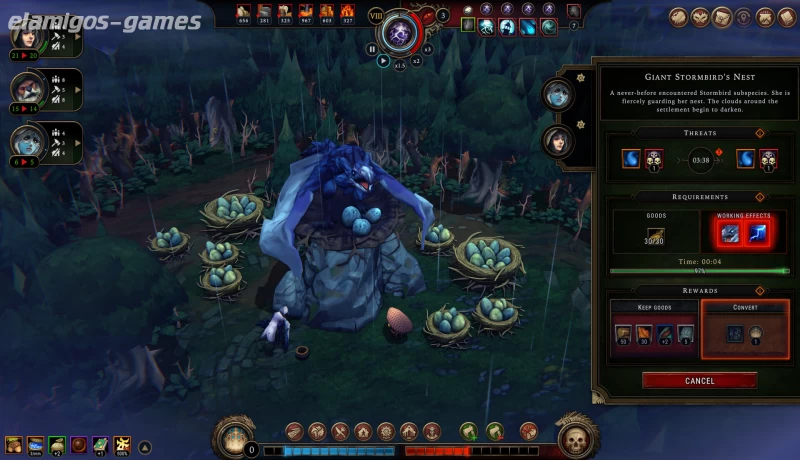Click the dark-haired woman portrait beside panel

tap(556, 141)
